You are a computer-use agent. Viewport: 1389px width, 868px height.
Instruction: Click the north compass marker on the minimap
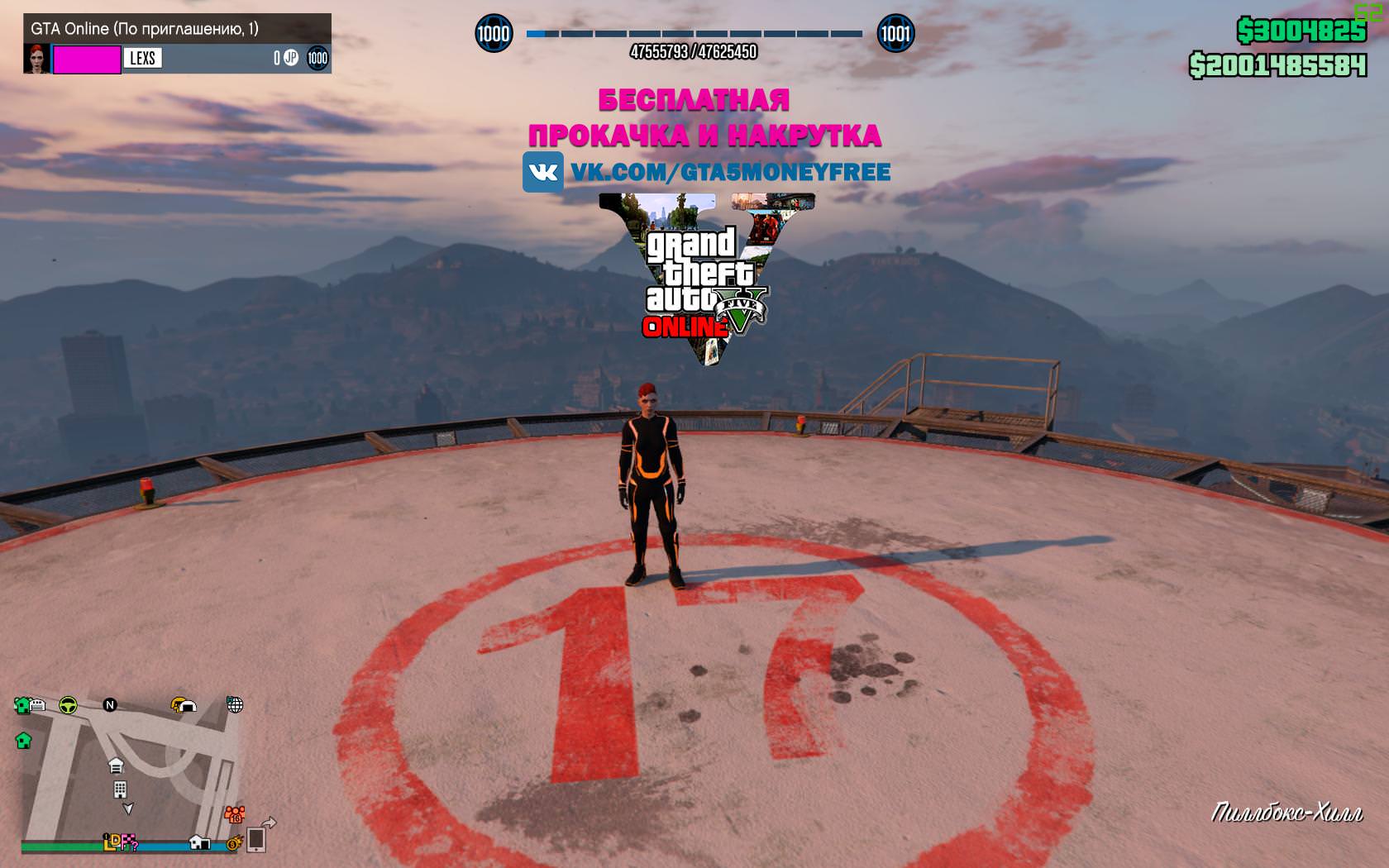[x=110, y=705]
